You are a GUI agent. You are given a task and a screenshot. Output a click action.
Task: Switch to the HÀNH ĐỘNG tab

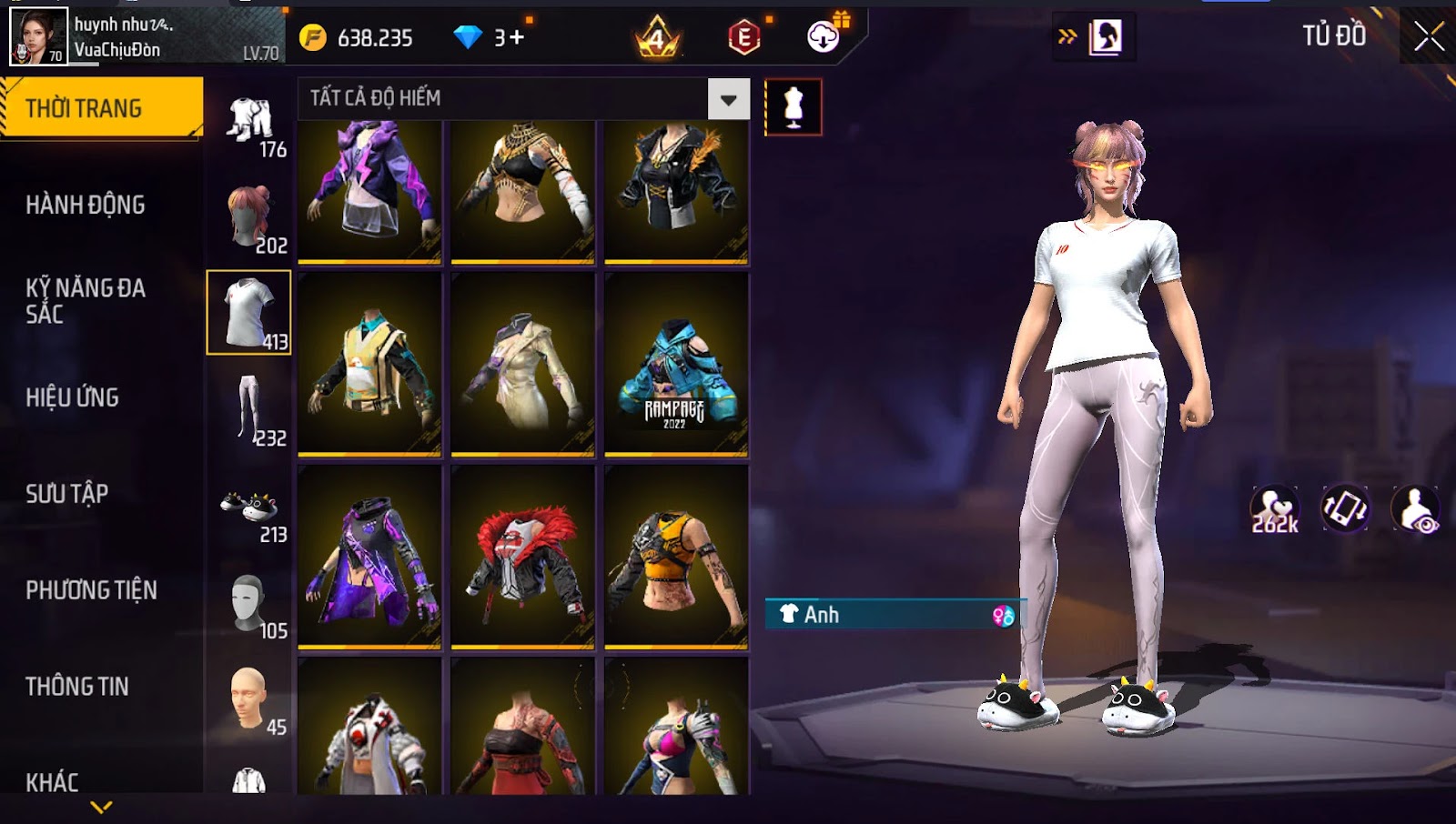pyautogui.click(x=86, y=205)
